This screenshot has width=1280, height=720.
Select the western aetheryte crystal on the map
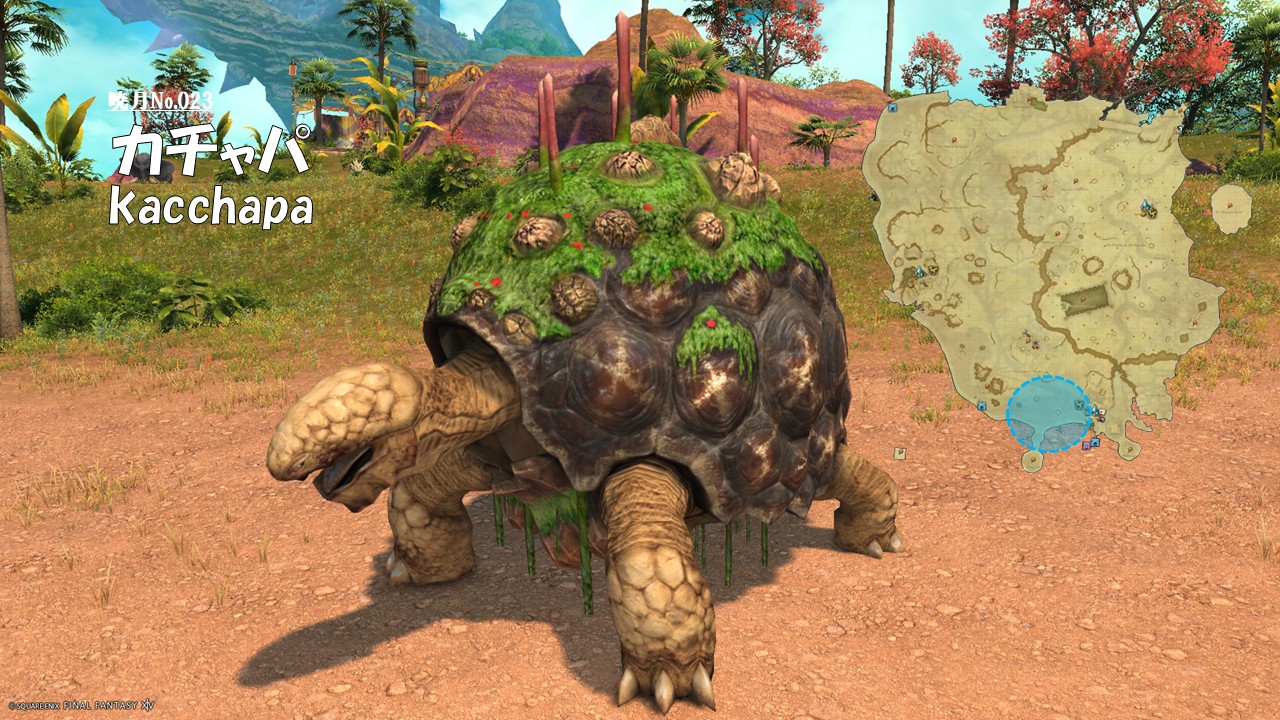tap(919, 271)
